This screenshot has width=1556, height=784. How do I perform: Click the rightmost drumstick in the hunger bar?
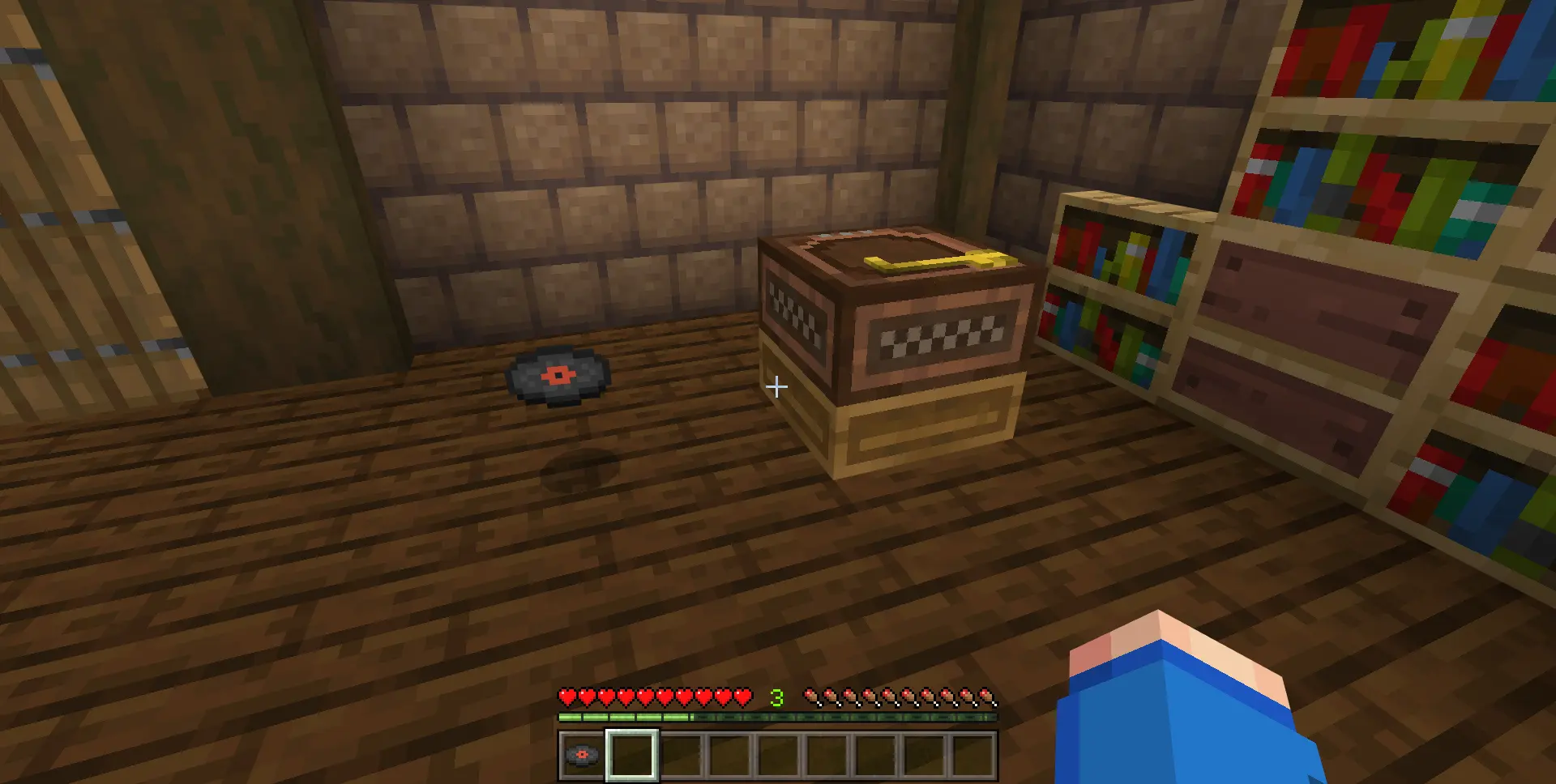[985, 695]
